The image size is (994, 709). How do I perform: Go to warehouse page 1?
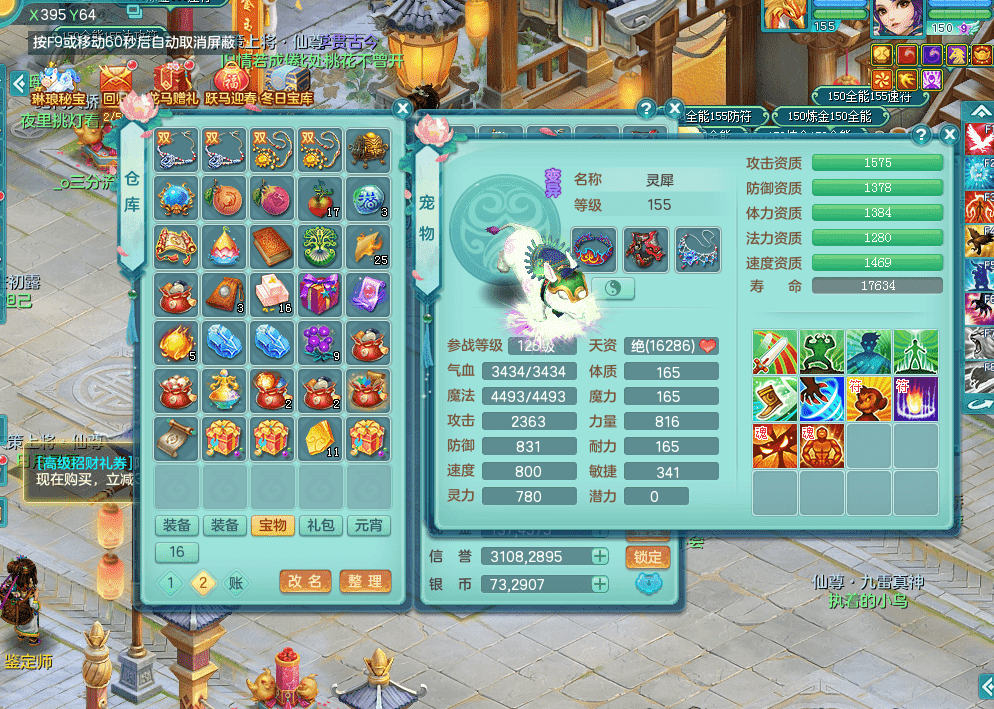click(171, 584)
